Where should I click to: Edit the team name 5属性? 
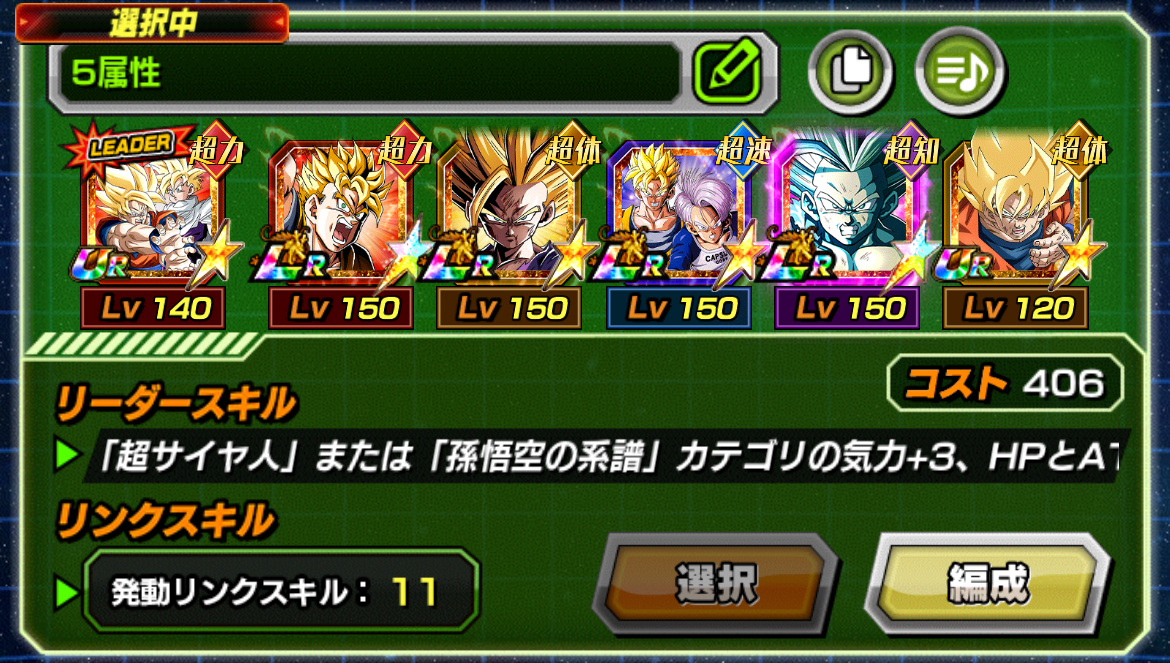coord(728,72)
